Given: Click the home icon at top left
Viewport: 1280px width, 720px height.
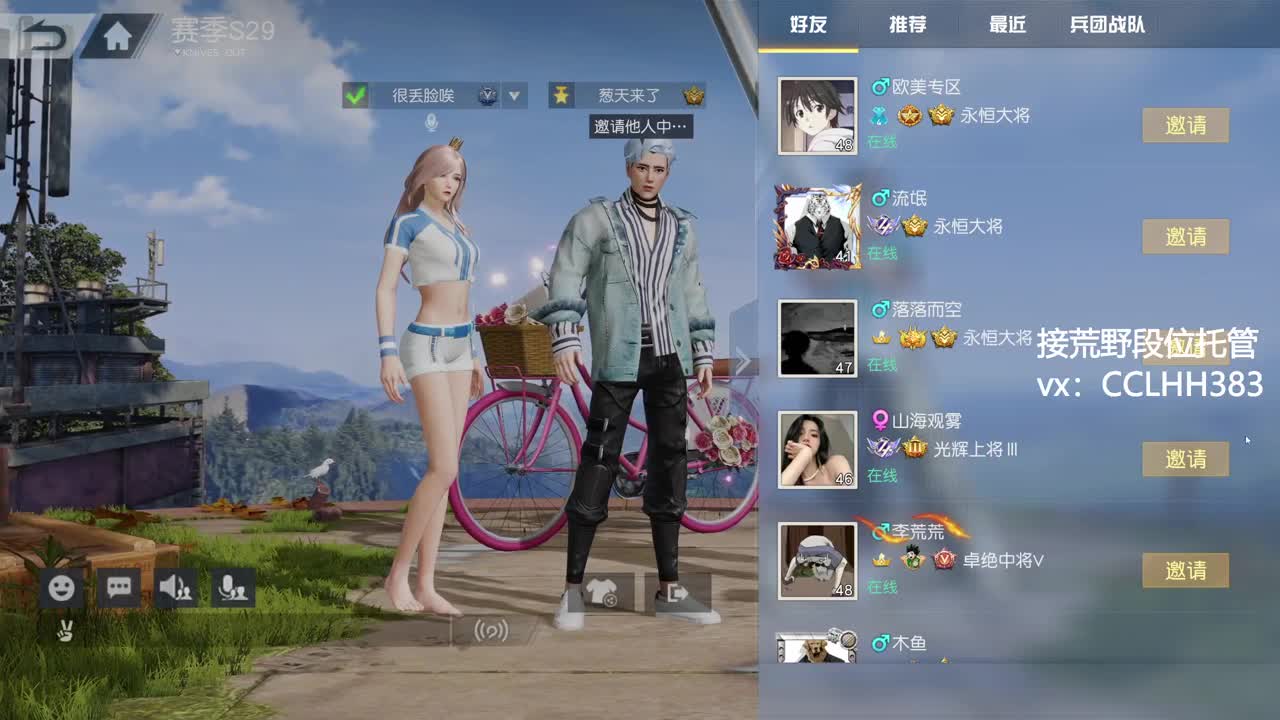Looking at the screenshot, I should click(118, 33).
